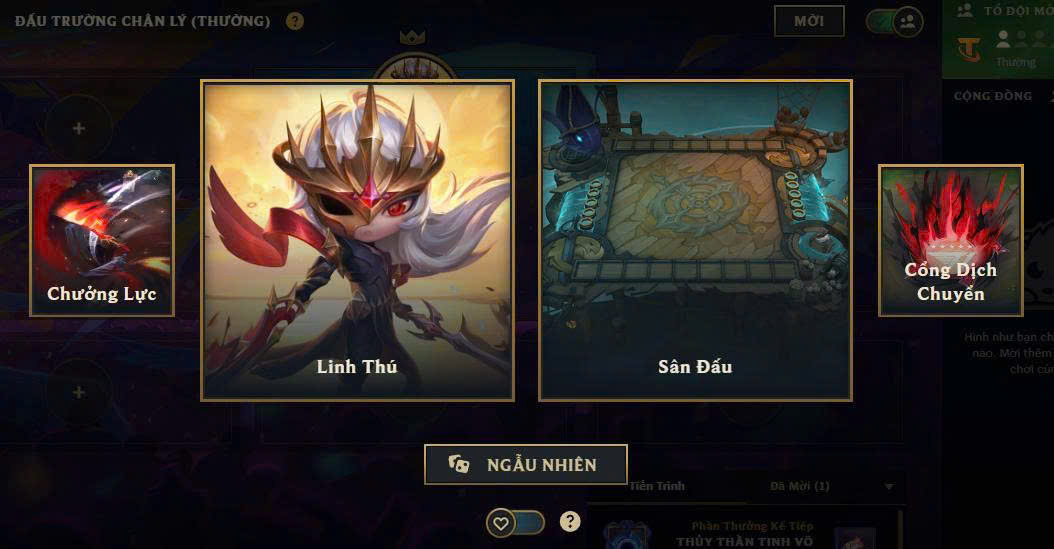Toggle the open party switch

(x=895, y=21)
